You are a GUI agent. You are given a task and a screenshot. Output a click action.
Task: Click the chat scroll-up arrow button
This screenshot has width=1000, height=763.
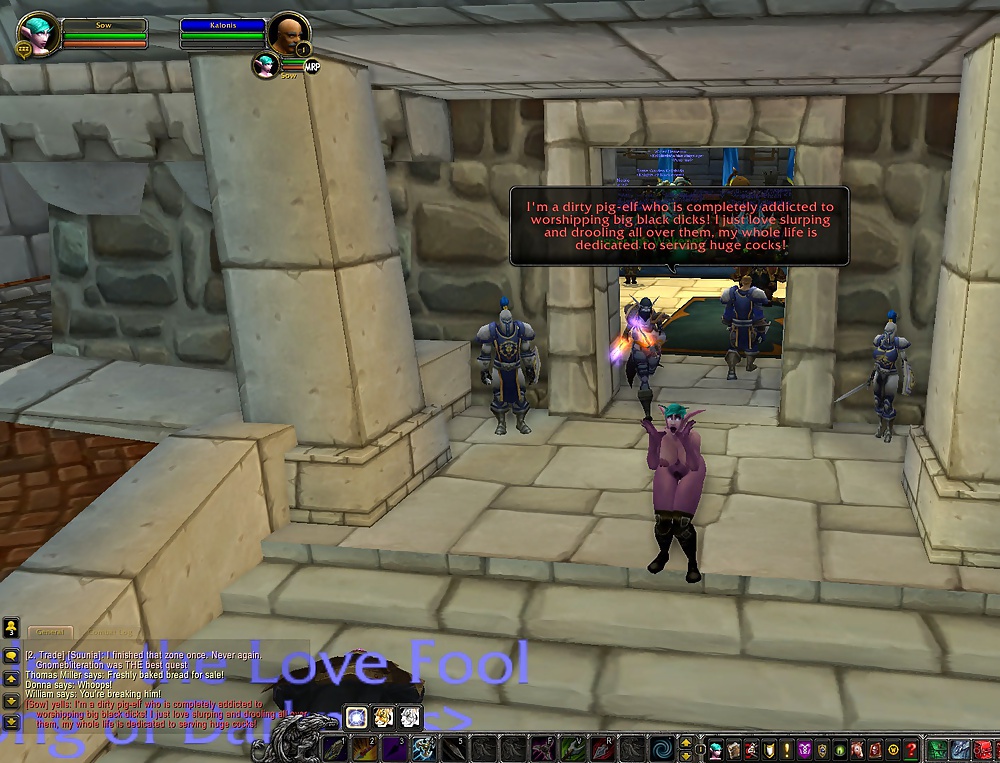coord(11,678)
